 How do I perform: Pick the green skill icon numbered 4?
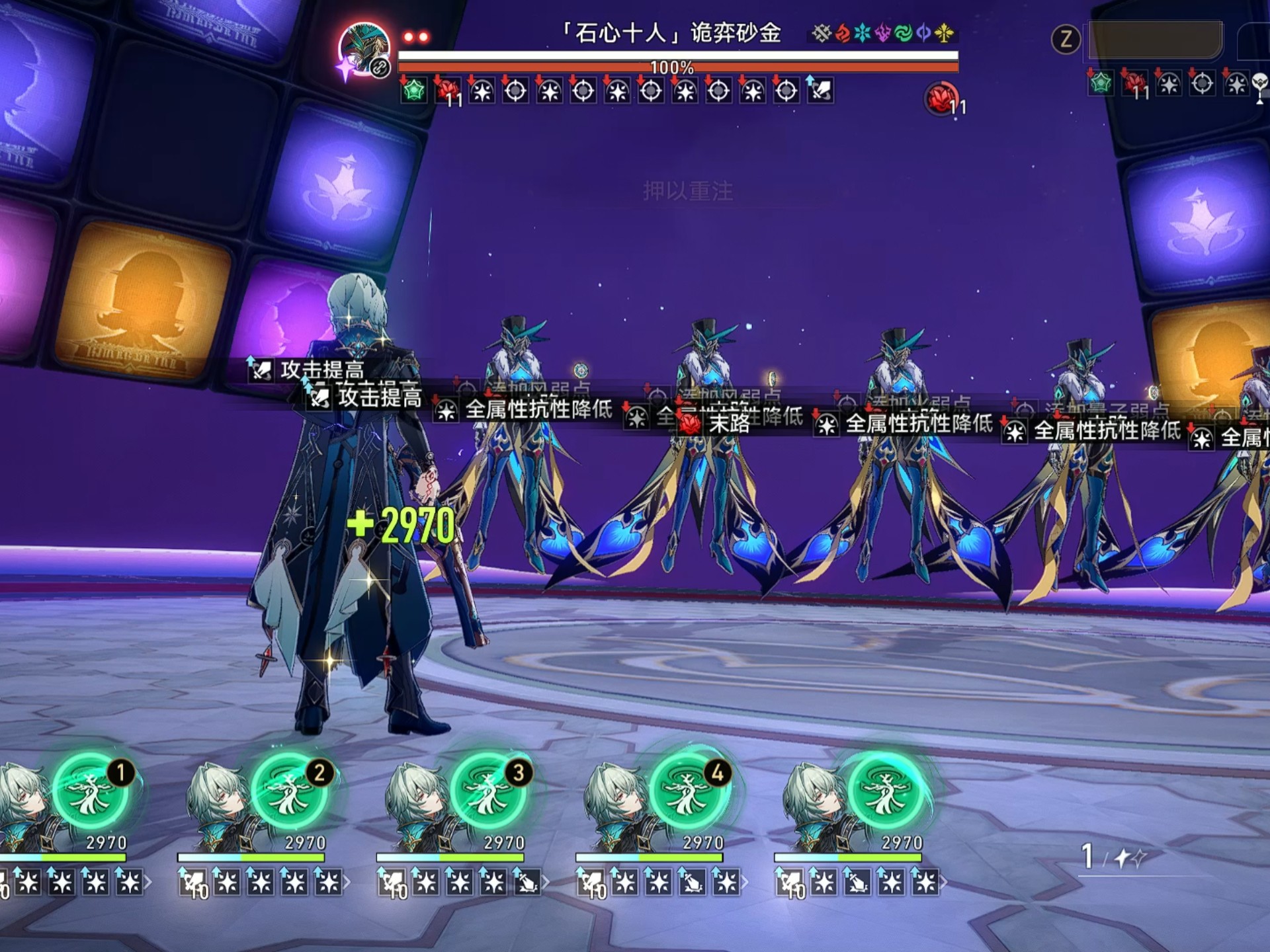[687, 793]
